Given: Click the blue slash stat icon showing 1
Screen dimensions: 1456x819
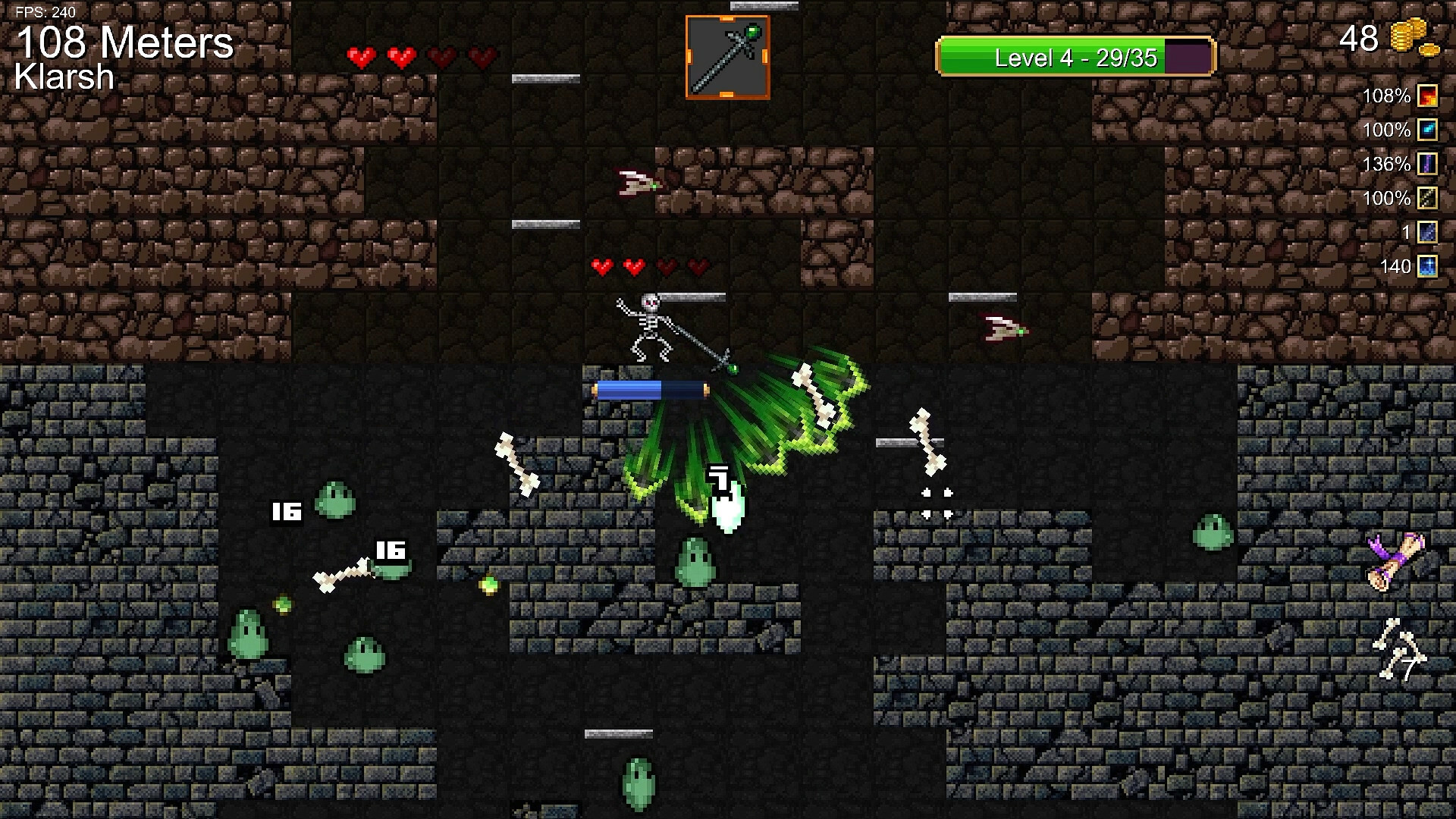Looking at the screenshot, I should click(x=1427, y=232).
